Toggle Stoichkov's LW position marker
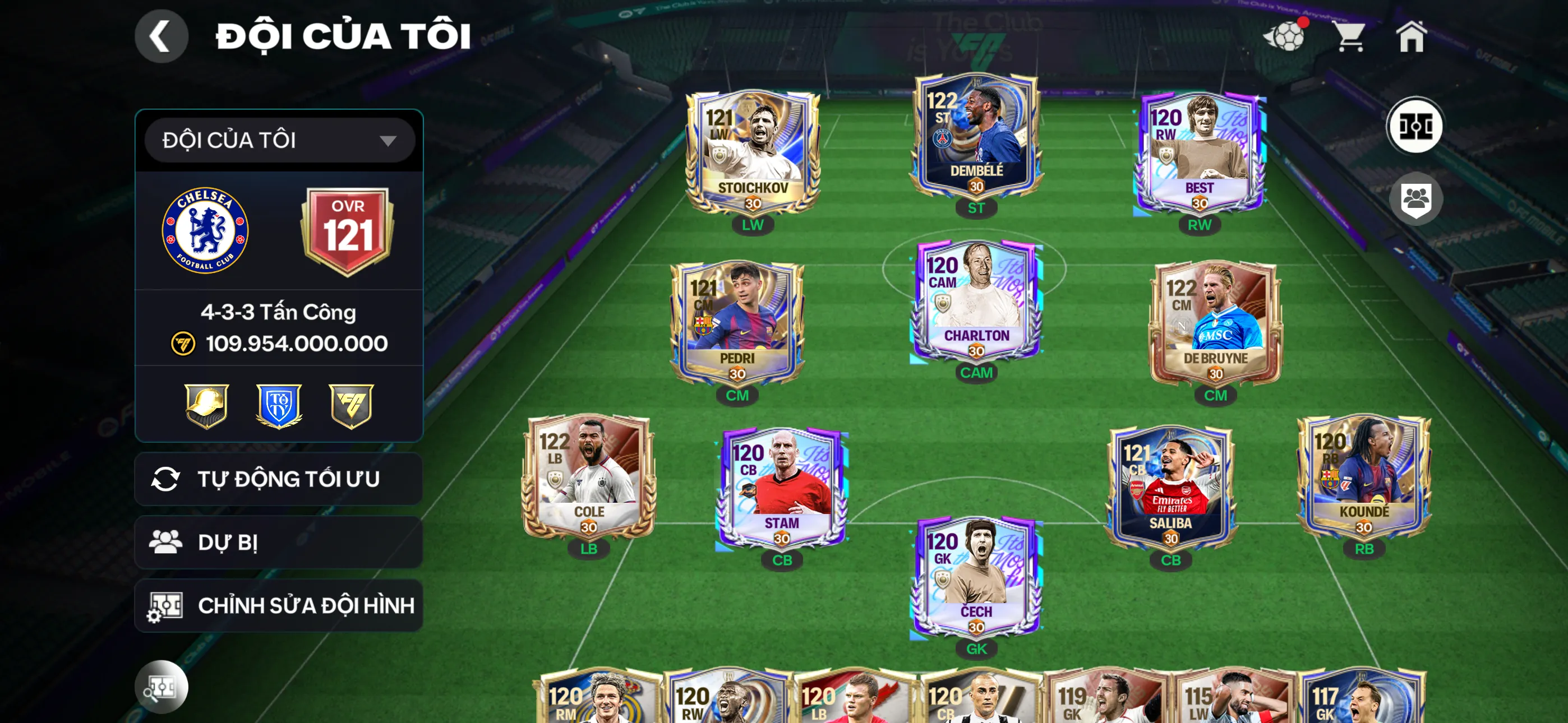1568x723 pixels. coord(754,225)
